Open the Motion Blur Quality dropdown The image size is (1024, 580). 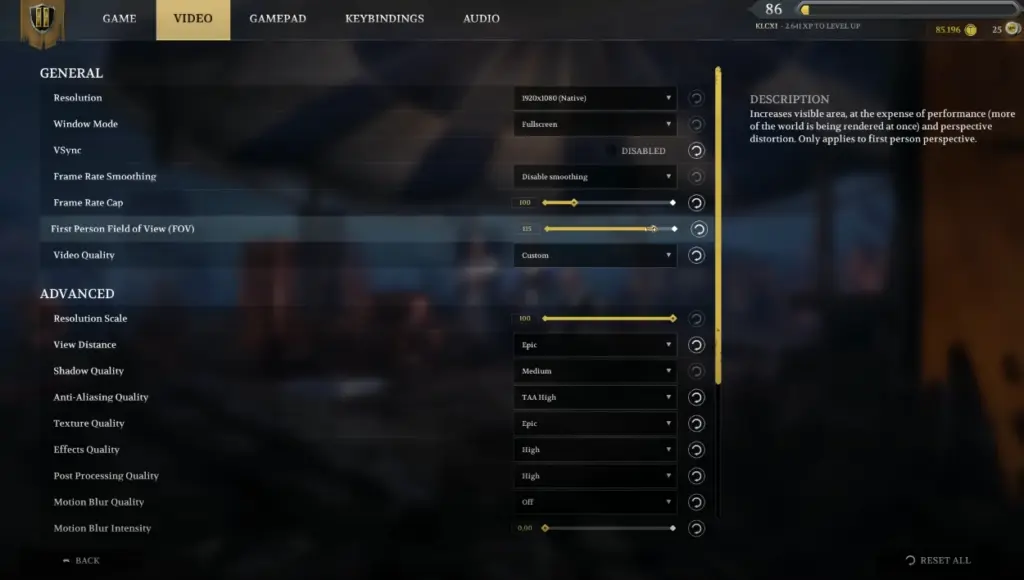tap(595, 502)
